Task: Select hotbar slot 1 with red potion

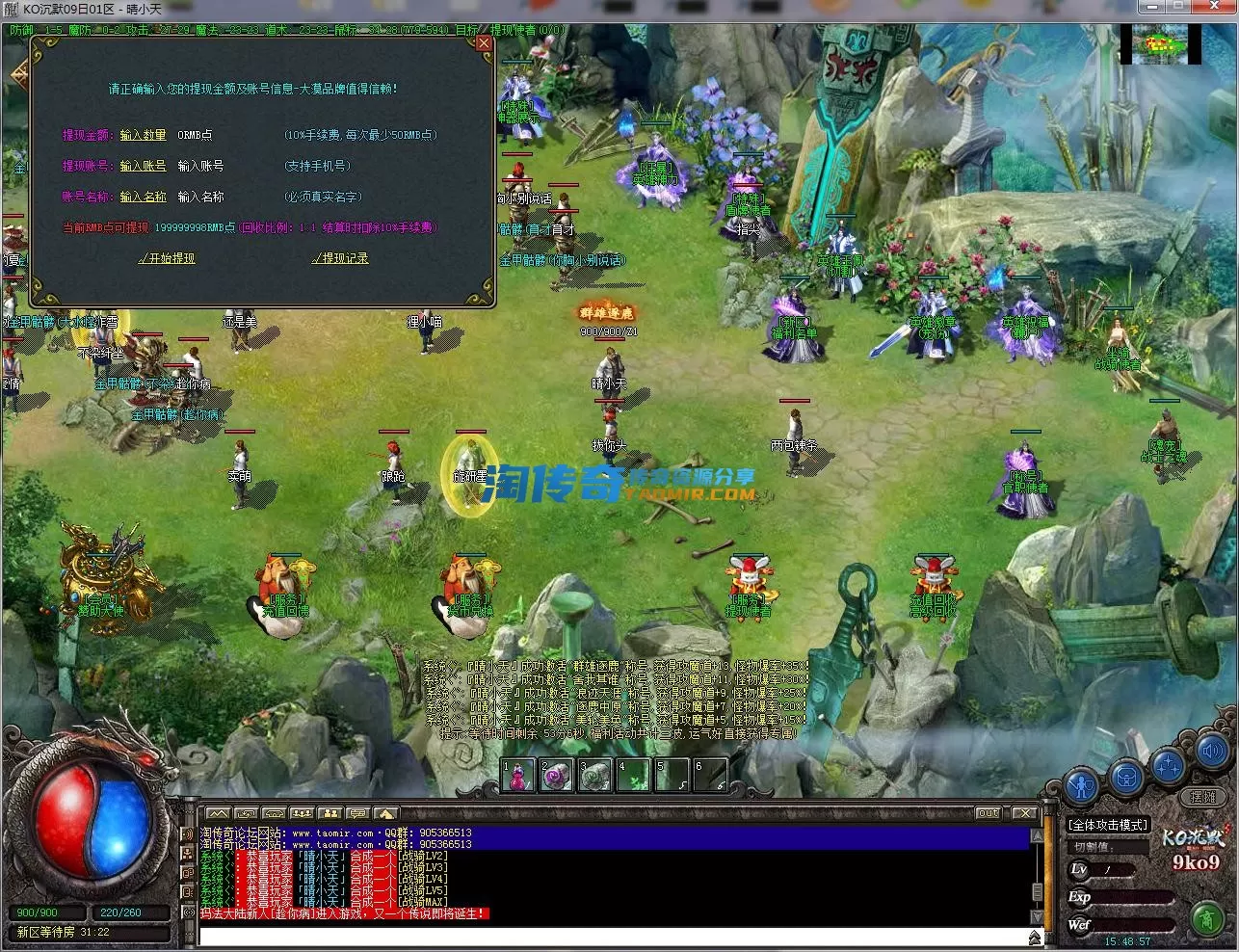Action: [x=518, y=775]
